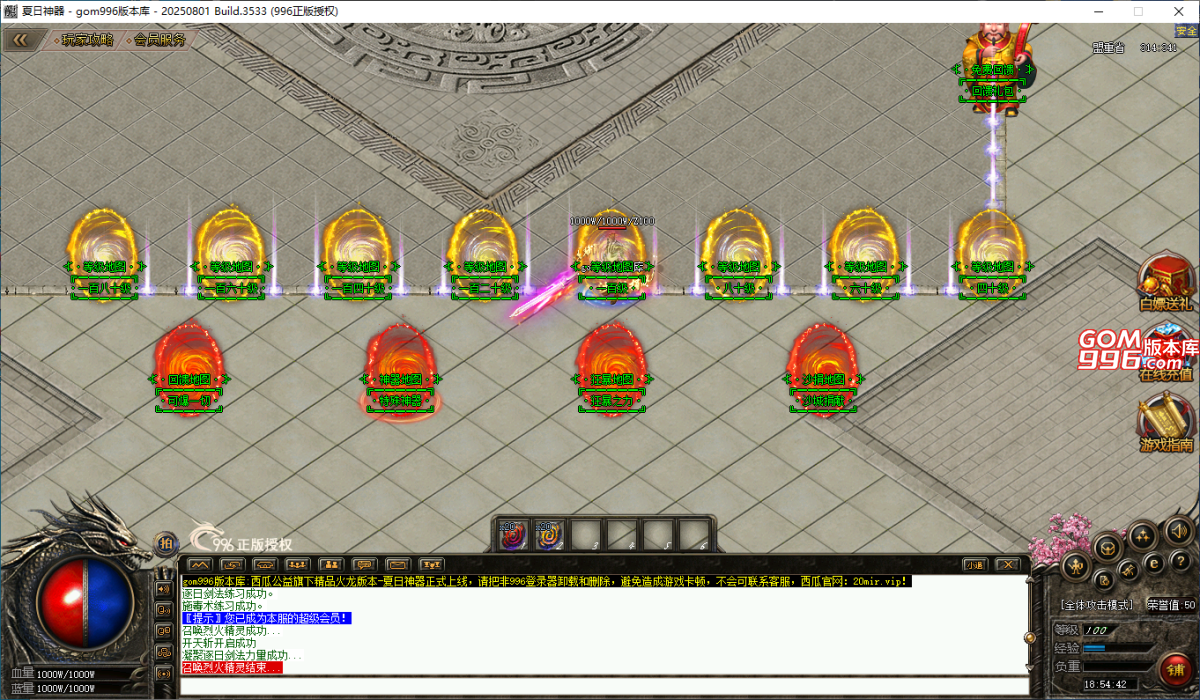Click the chat text input field
The image size is (1200, 700).
point(600,687)
